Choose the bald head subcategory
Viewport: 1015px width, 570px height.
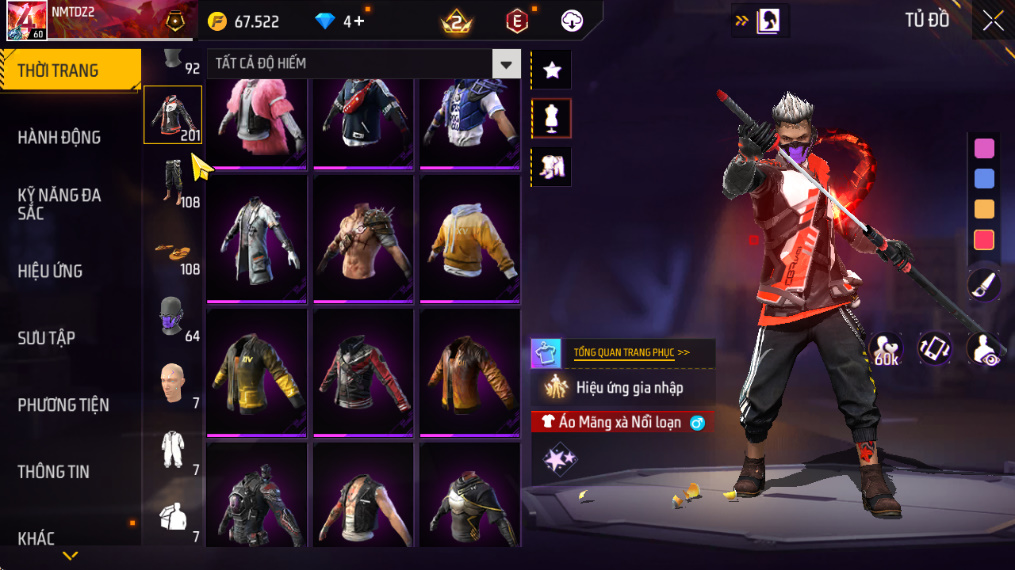(x=173, y=383)
